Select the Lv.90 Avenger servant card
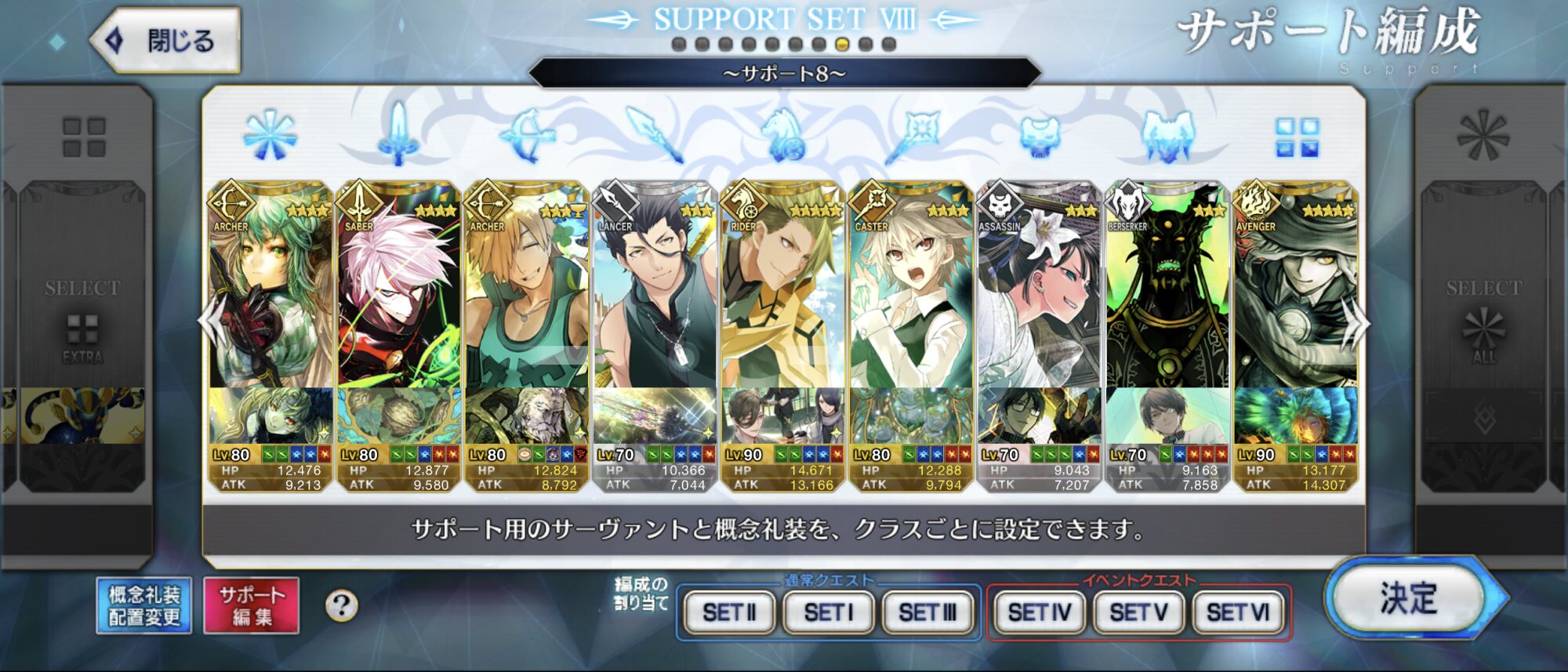This screenshot has height=672, width=1568. coord(1295,314)
